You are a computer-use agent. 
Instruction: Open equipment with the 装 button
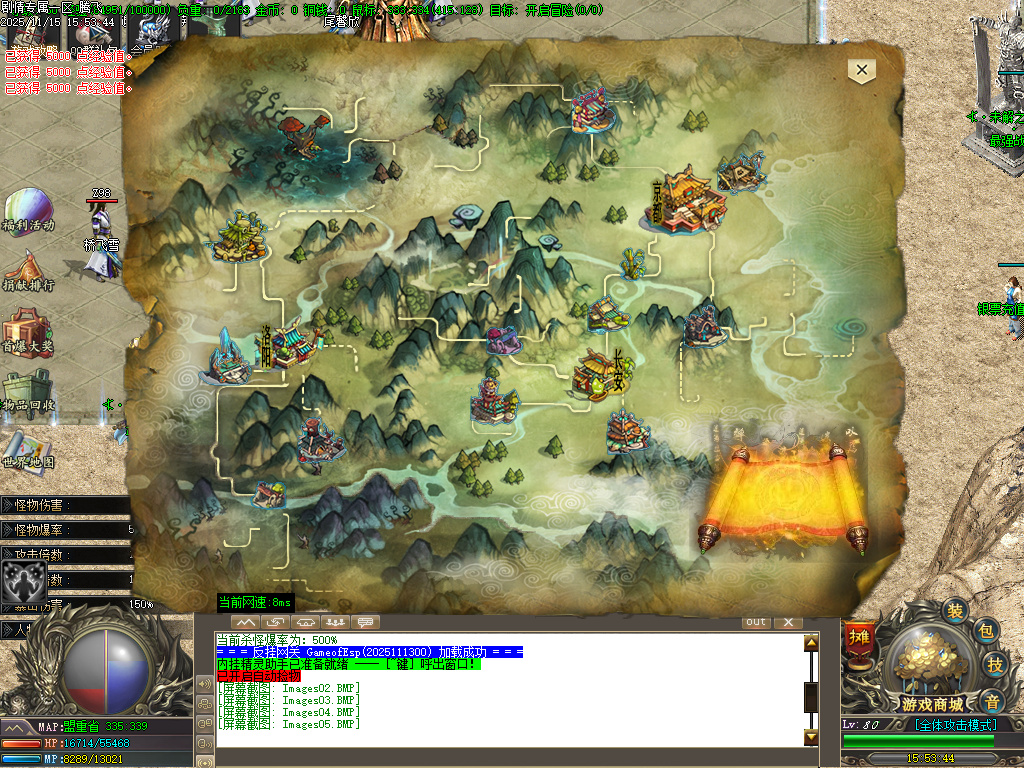pos(956,612)
